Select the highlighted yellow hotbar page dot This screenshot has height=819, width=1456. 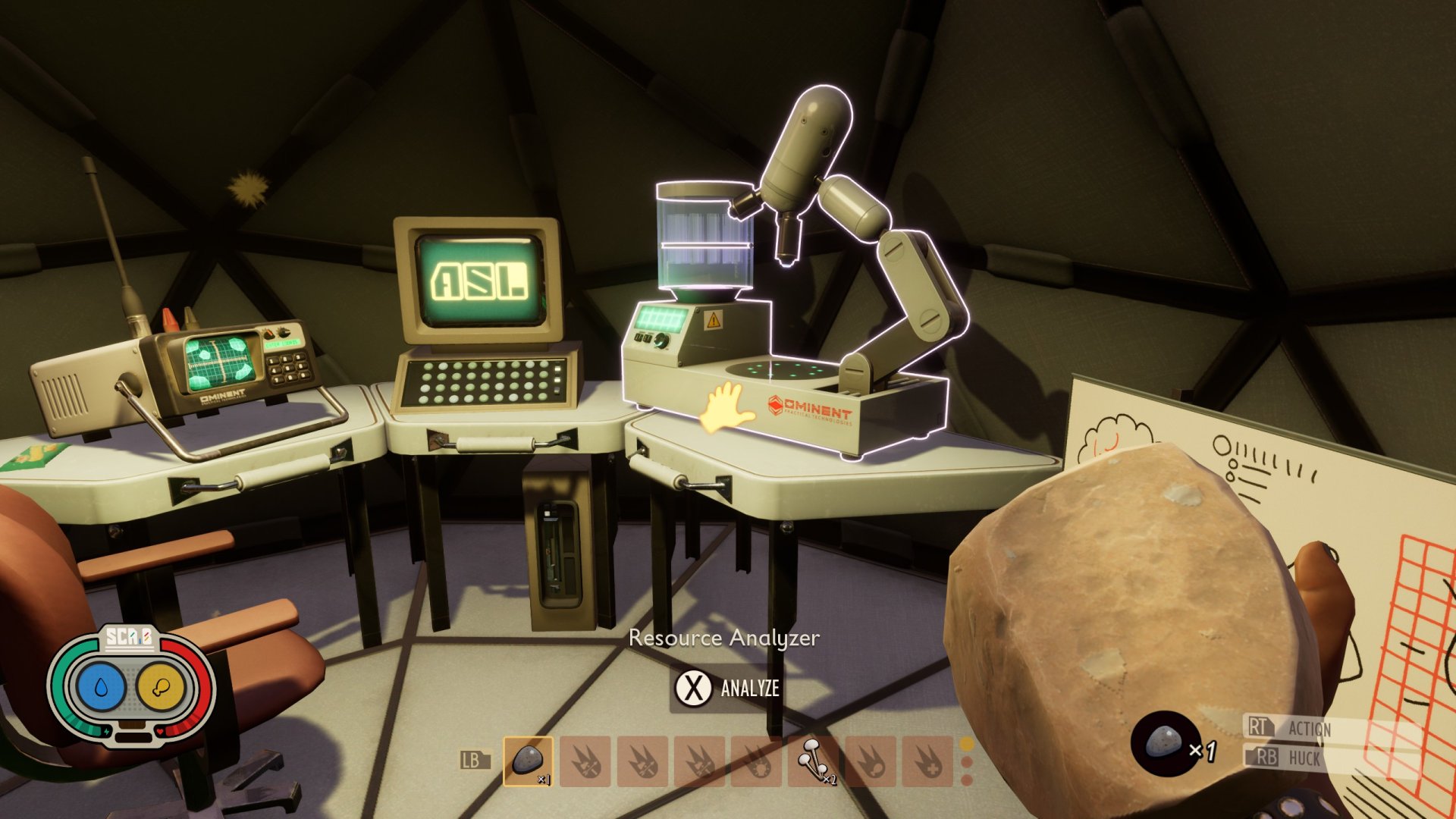967,745
